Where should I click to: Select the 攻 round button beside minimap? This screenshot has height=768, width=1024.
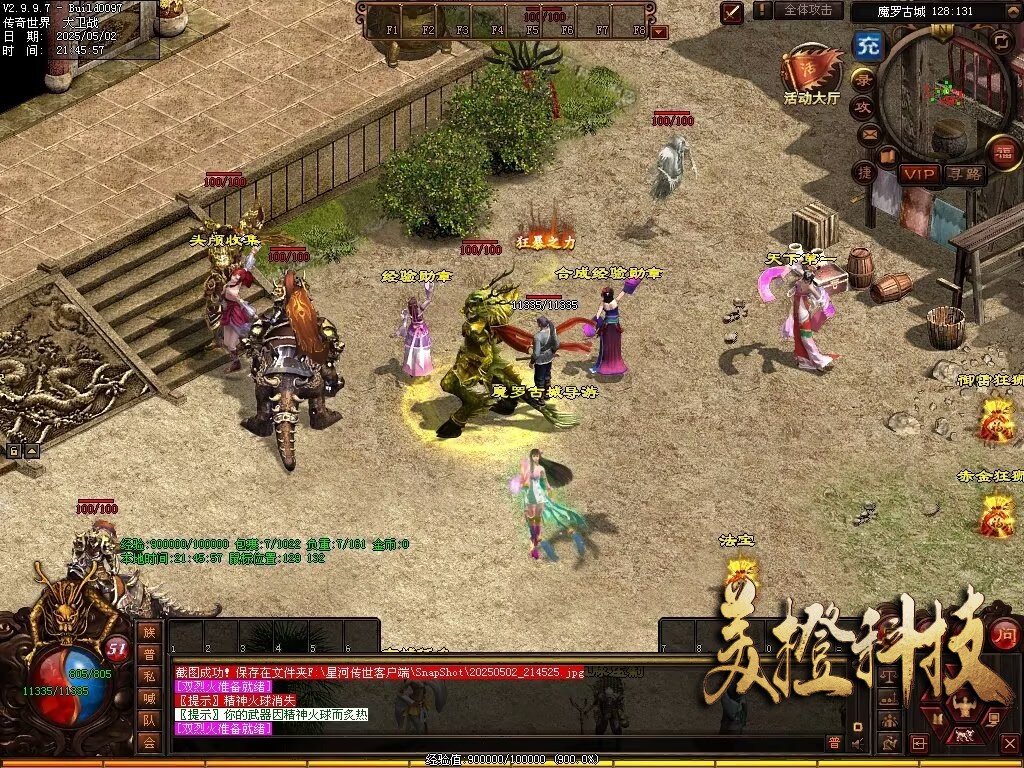(x=861, y=106)
